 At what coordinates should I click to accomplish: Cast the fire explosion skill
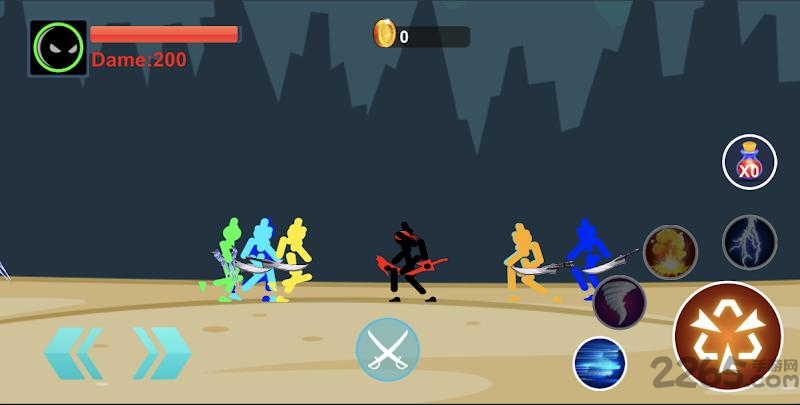669,252
